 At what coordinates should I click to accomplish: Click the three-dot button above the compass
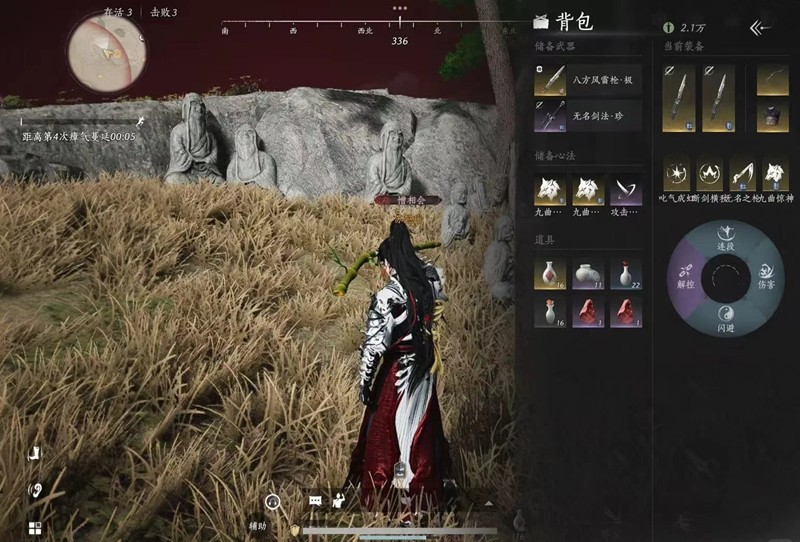click(400, 8)
